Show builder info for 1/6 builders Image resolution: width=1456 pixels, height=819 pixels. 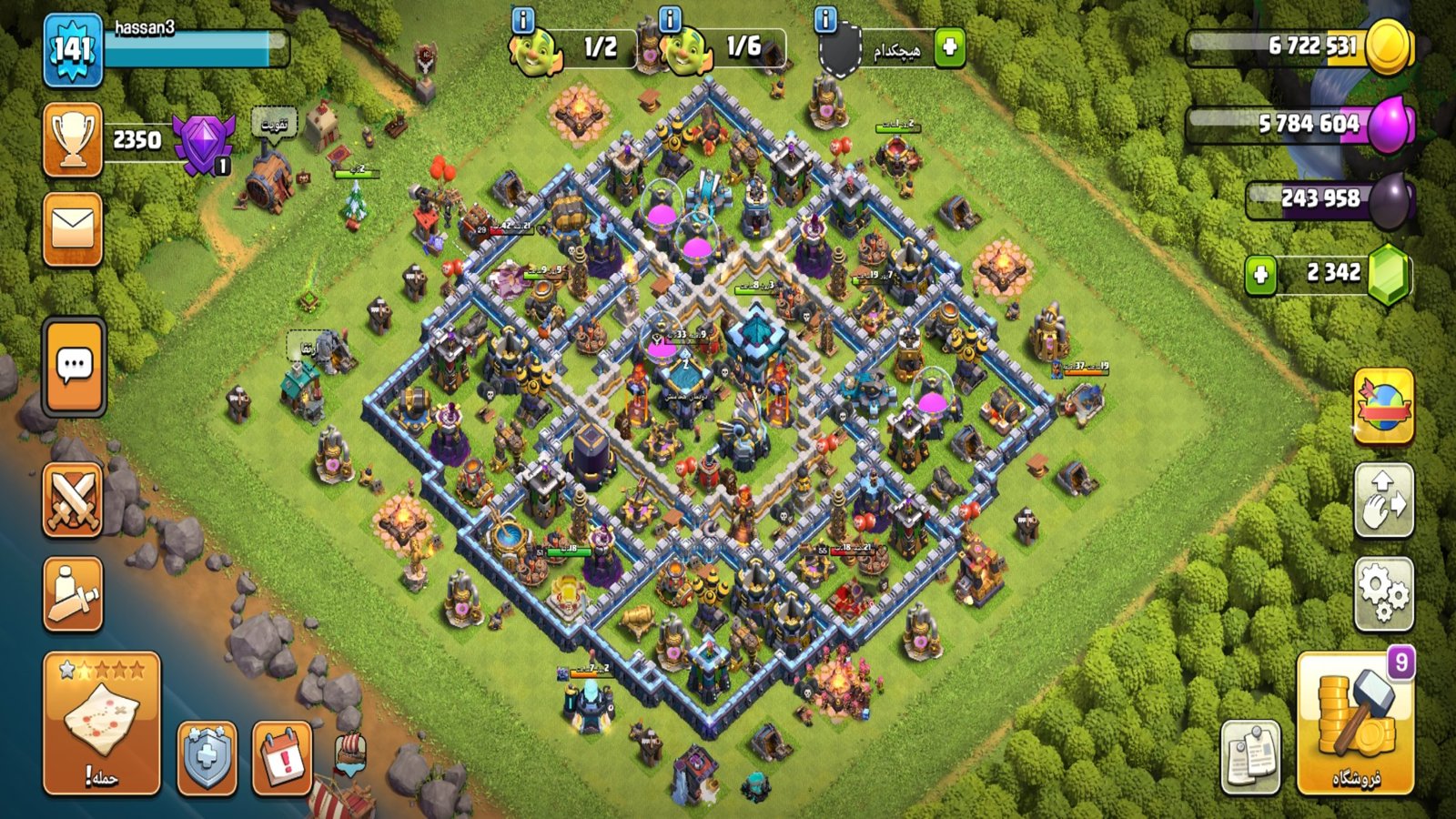pyautogui.click(x=670, y=19)
